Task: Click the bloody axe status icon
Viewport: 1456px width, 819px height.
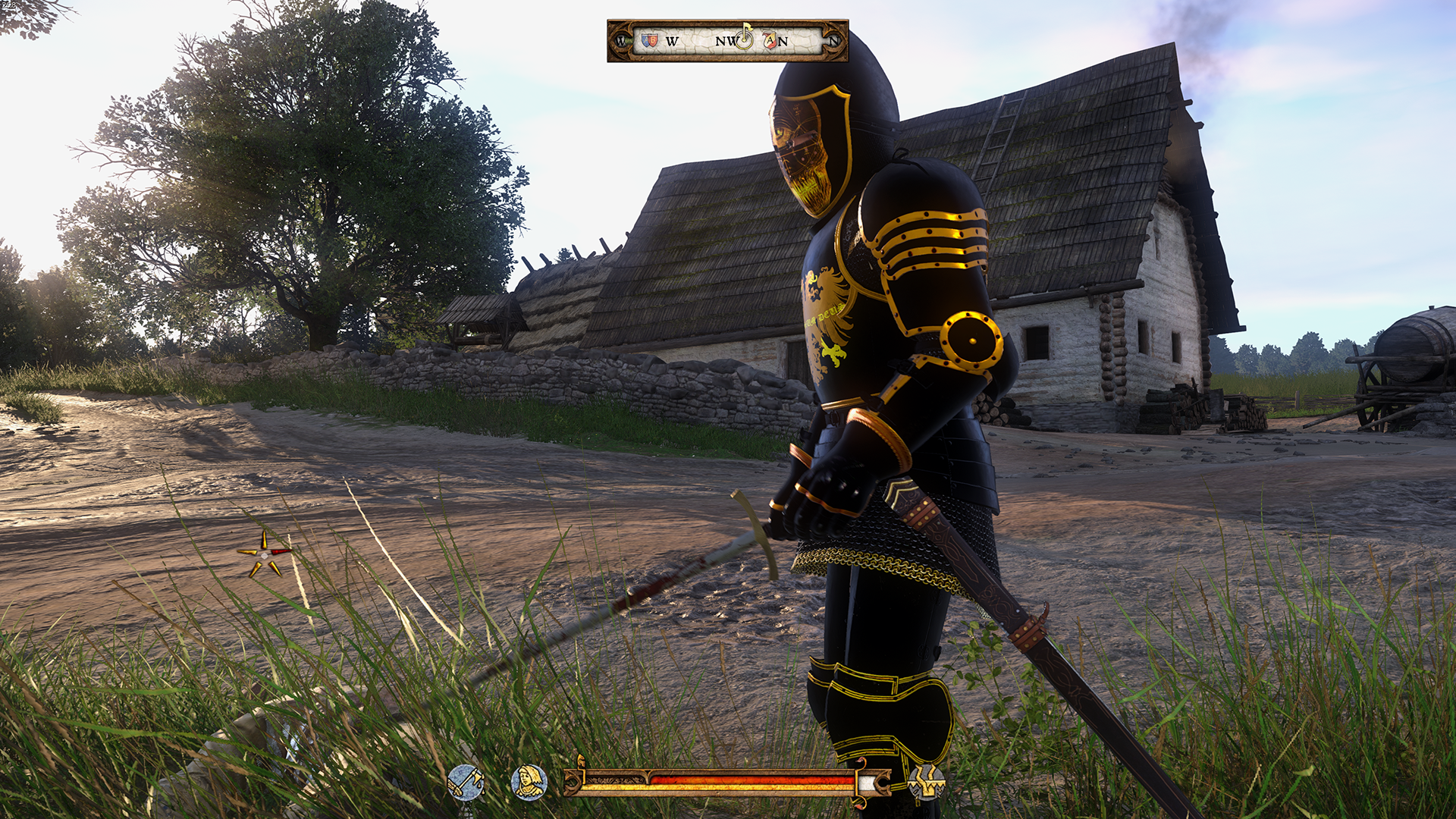Action: pos(465,783)
